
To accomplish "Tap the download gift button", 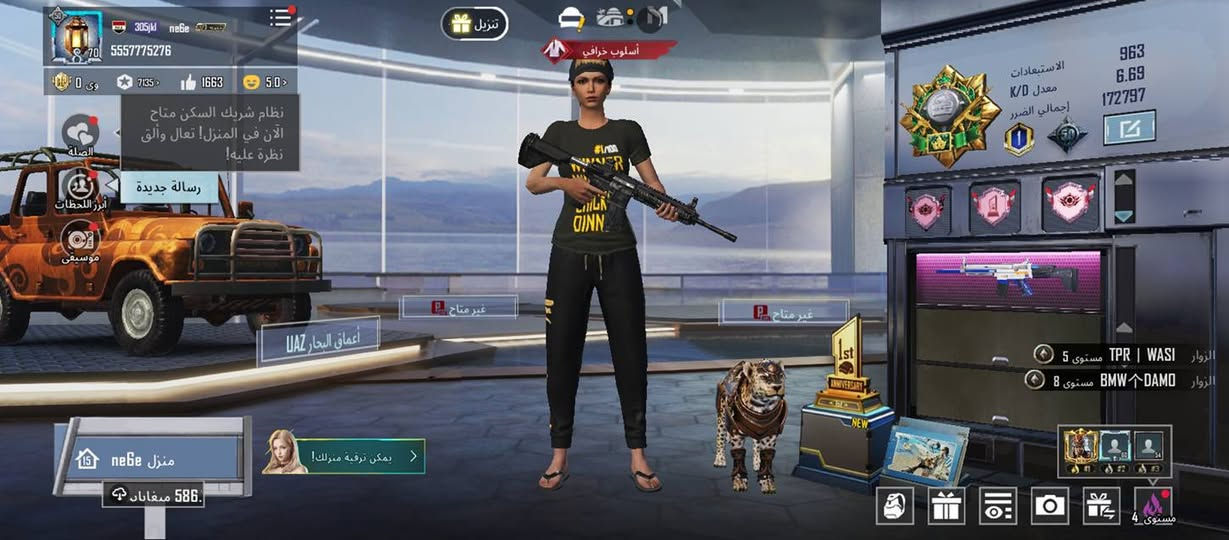I will point(474,24).
